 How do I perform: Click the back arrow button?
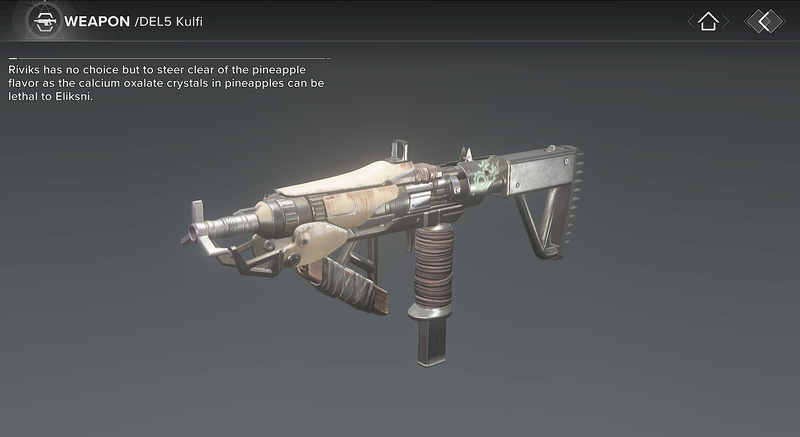click(764, 21)
